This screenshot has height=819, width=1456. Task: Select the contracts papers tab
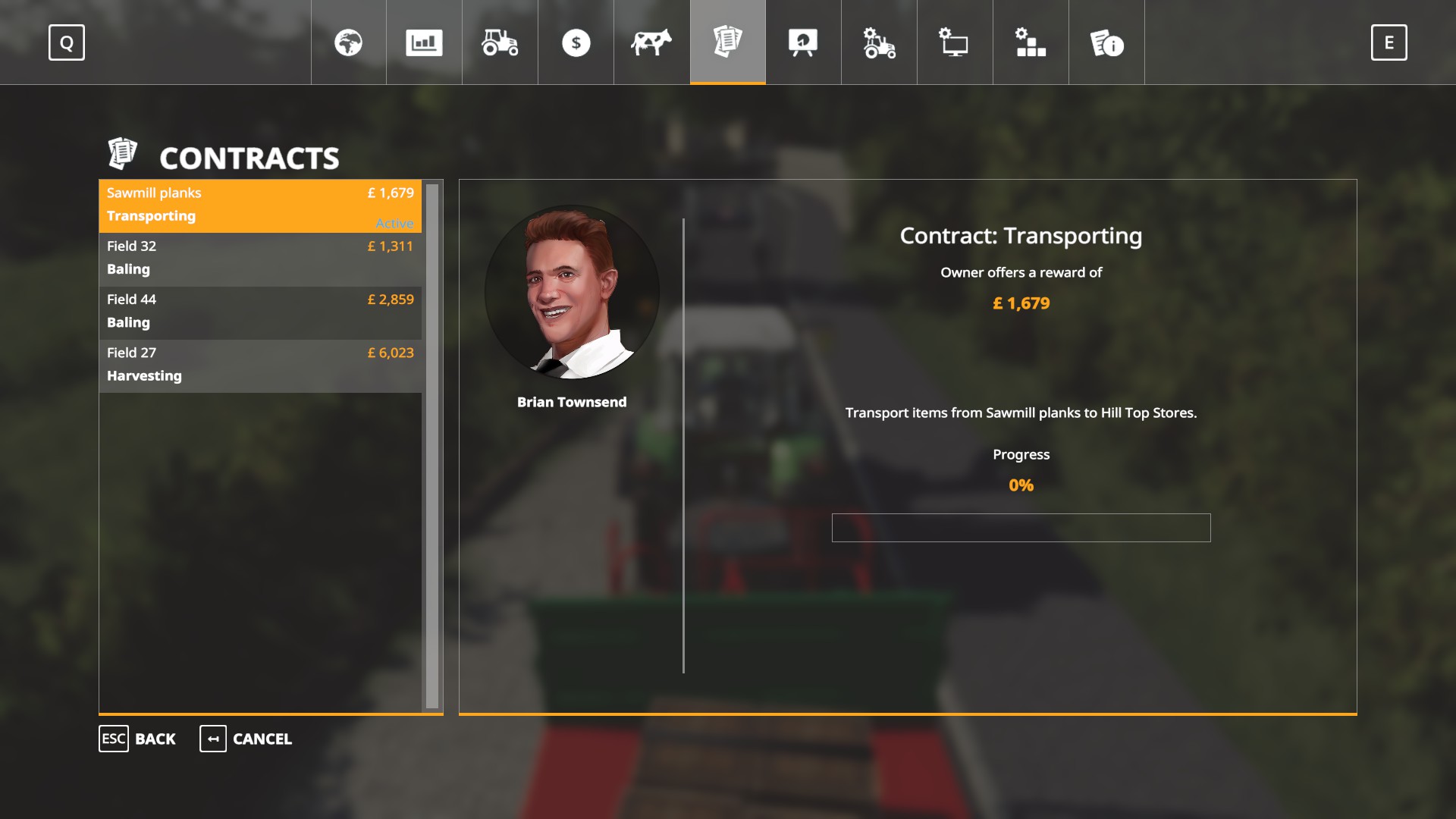pyautogui.click(x=727, y=42)
